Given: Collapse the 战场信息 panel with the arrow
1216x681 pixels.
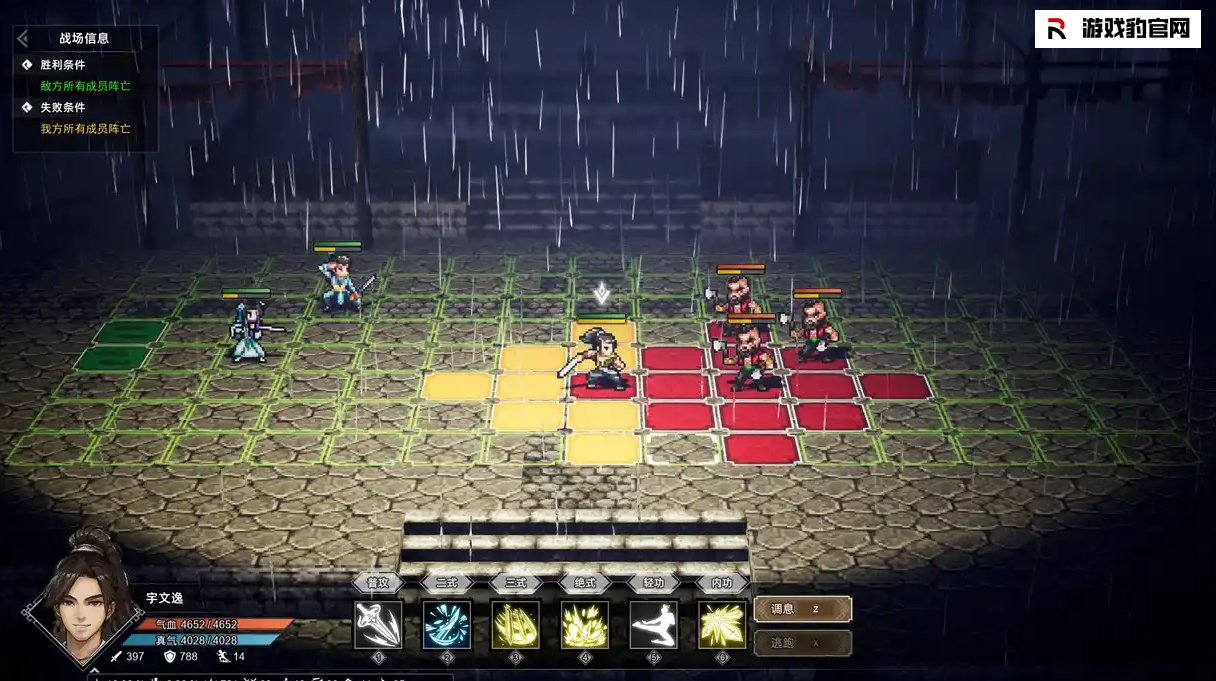Looking at the screenshot, I should pos(23,39).
